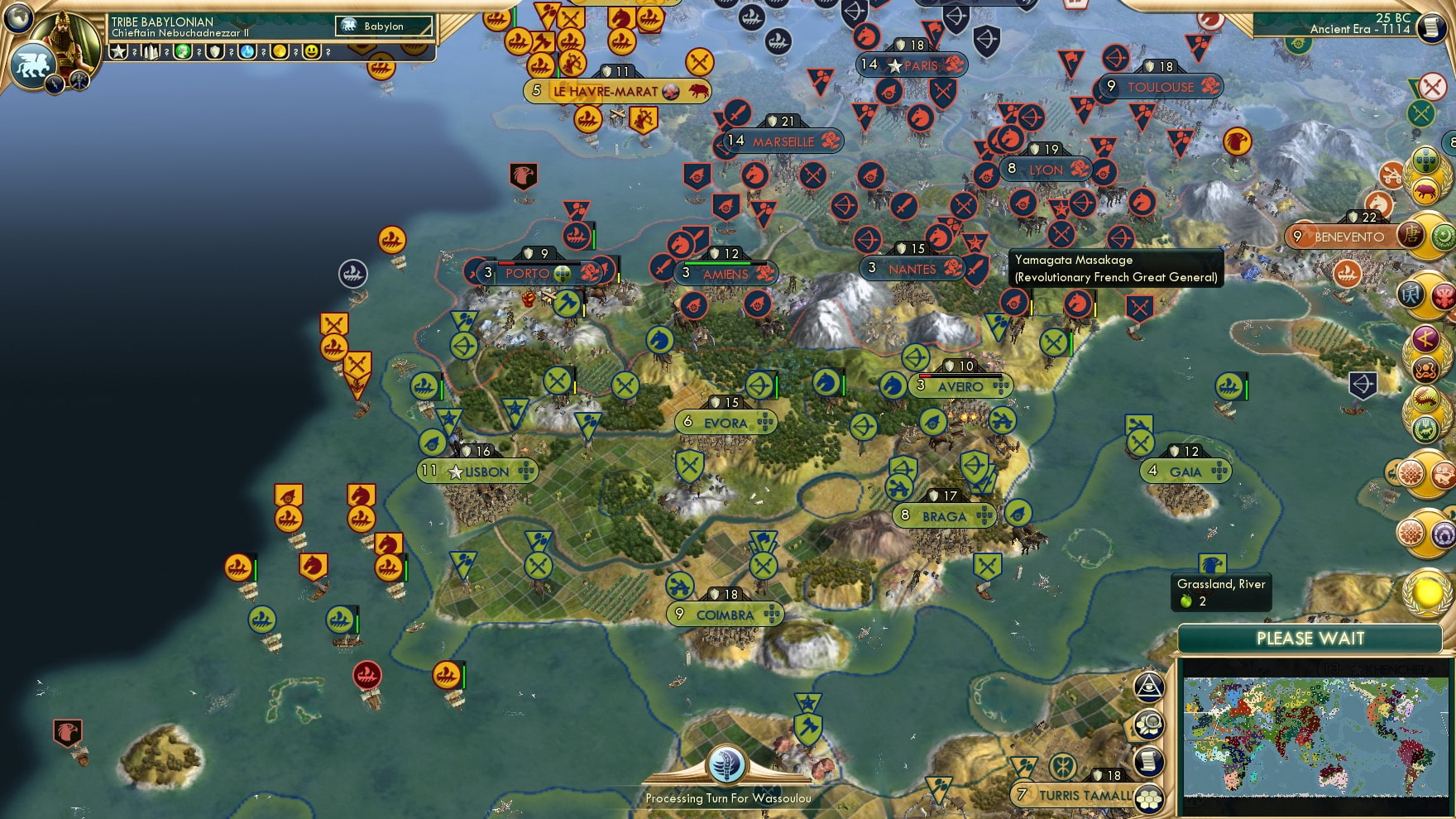Toggle the scroll icon beside minimap
The width and height of the screenshot is (1456, 819).
(1148, 761)
